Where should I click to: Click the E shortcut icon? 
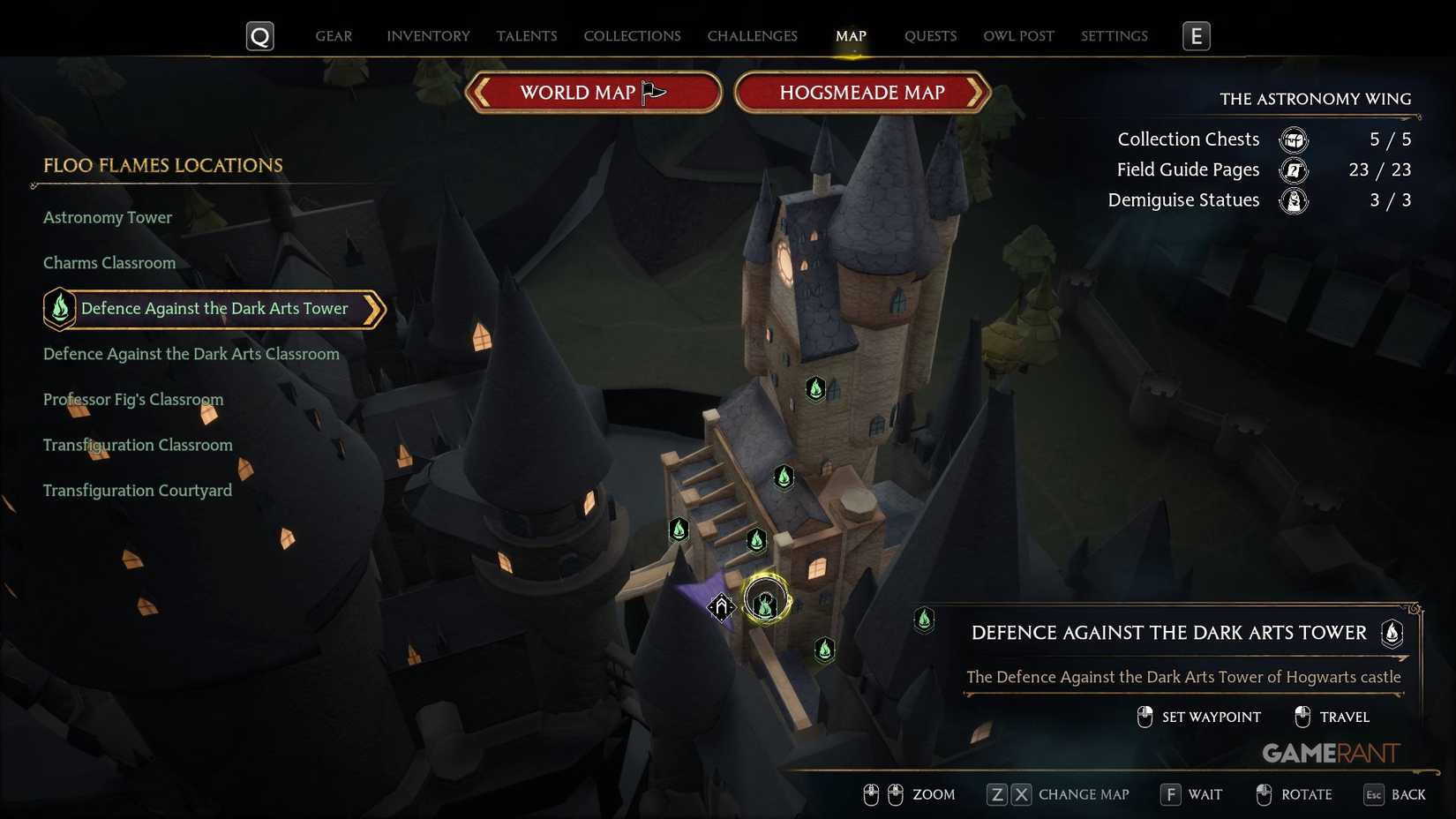click(x=1197, y=36)
